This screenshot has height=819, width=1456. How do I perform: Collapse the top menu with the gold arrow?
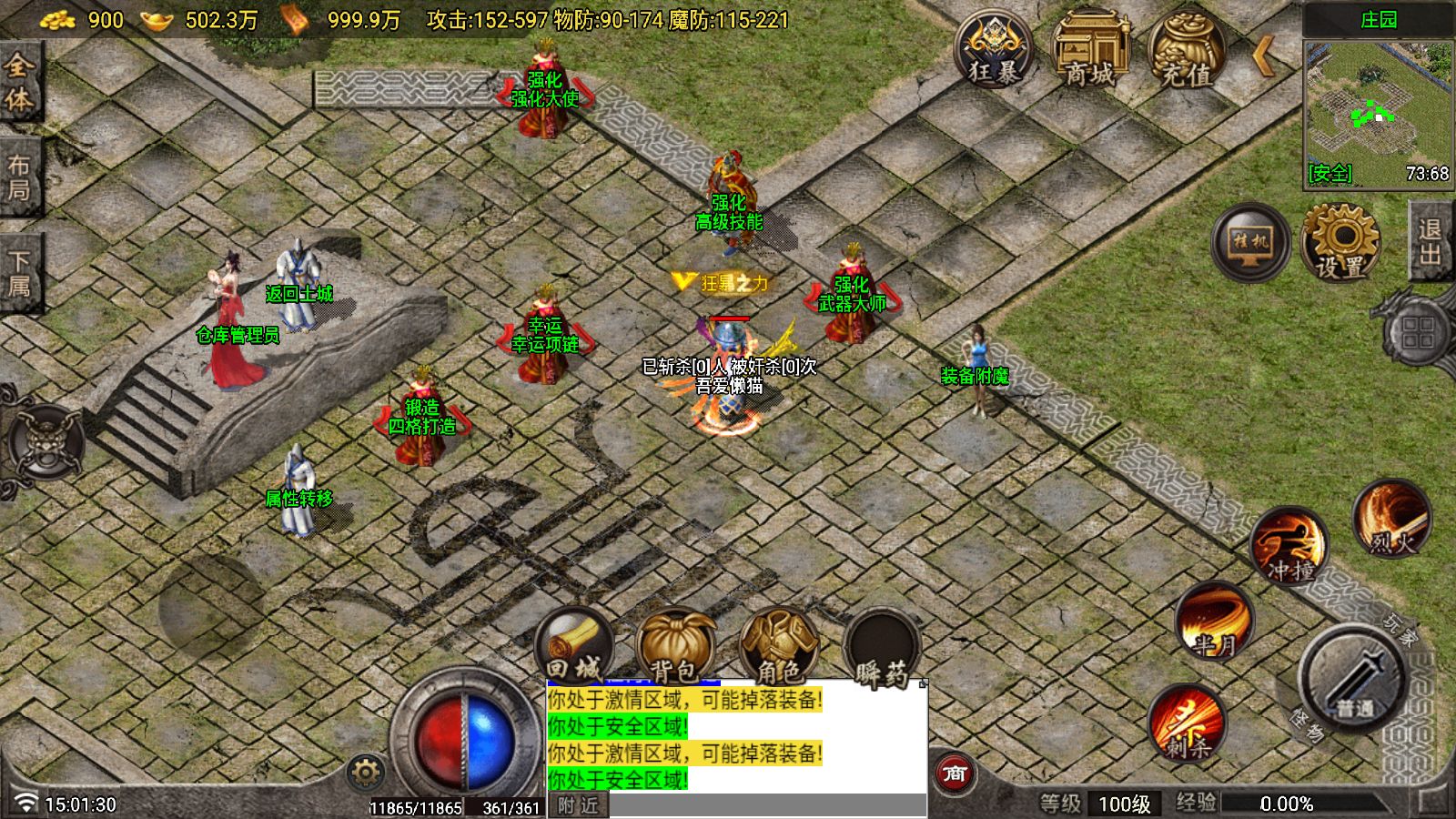(1263, 55)
